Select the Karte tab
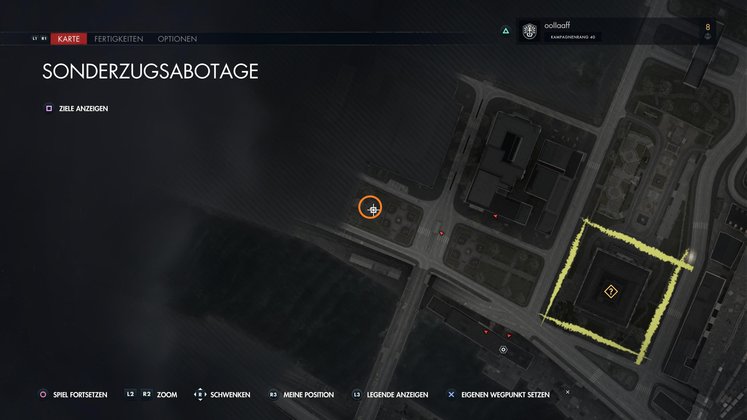 [x=69, y=39]
